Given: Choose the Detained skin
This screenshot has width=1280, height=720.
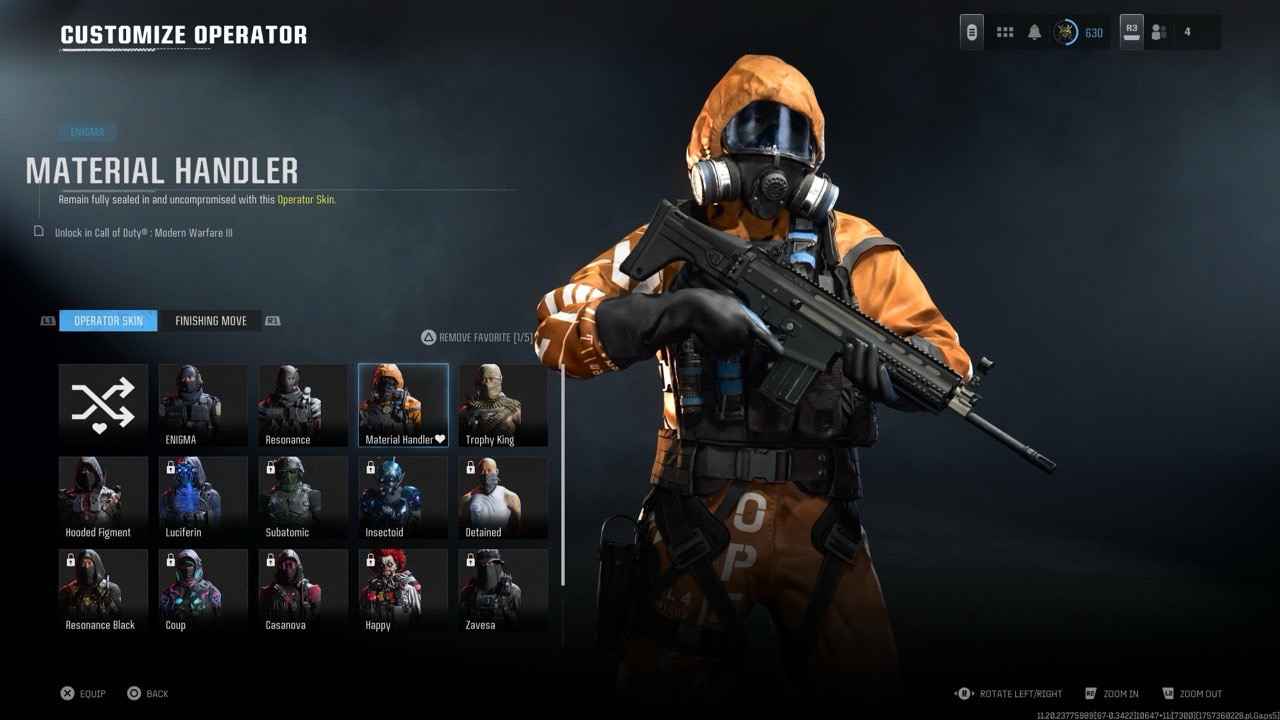Looking at the screenshot, I should click(503, 498).
